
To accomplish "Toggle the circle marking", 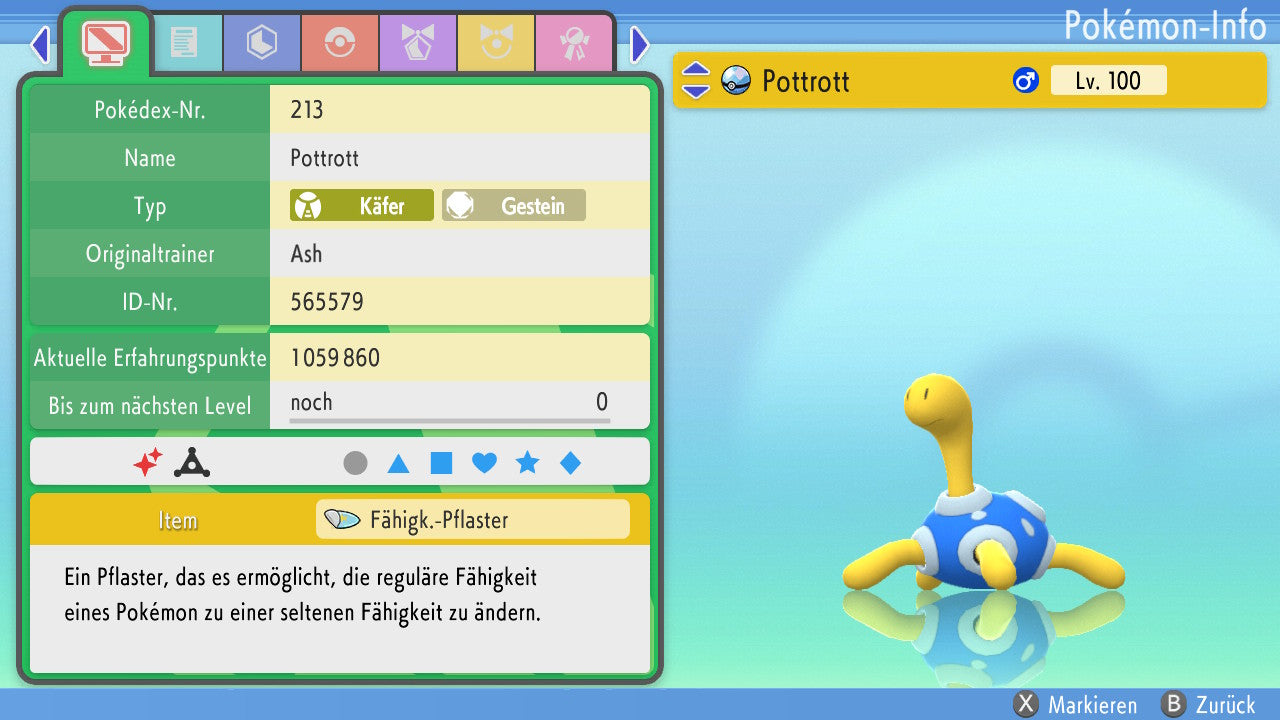I will point(355,463).
